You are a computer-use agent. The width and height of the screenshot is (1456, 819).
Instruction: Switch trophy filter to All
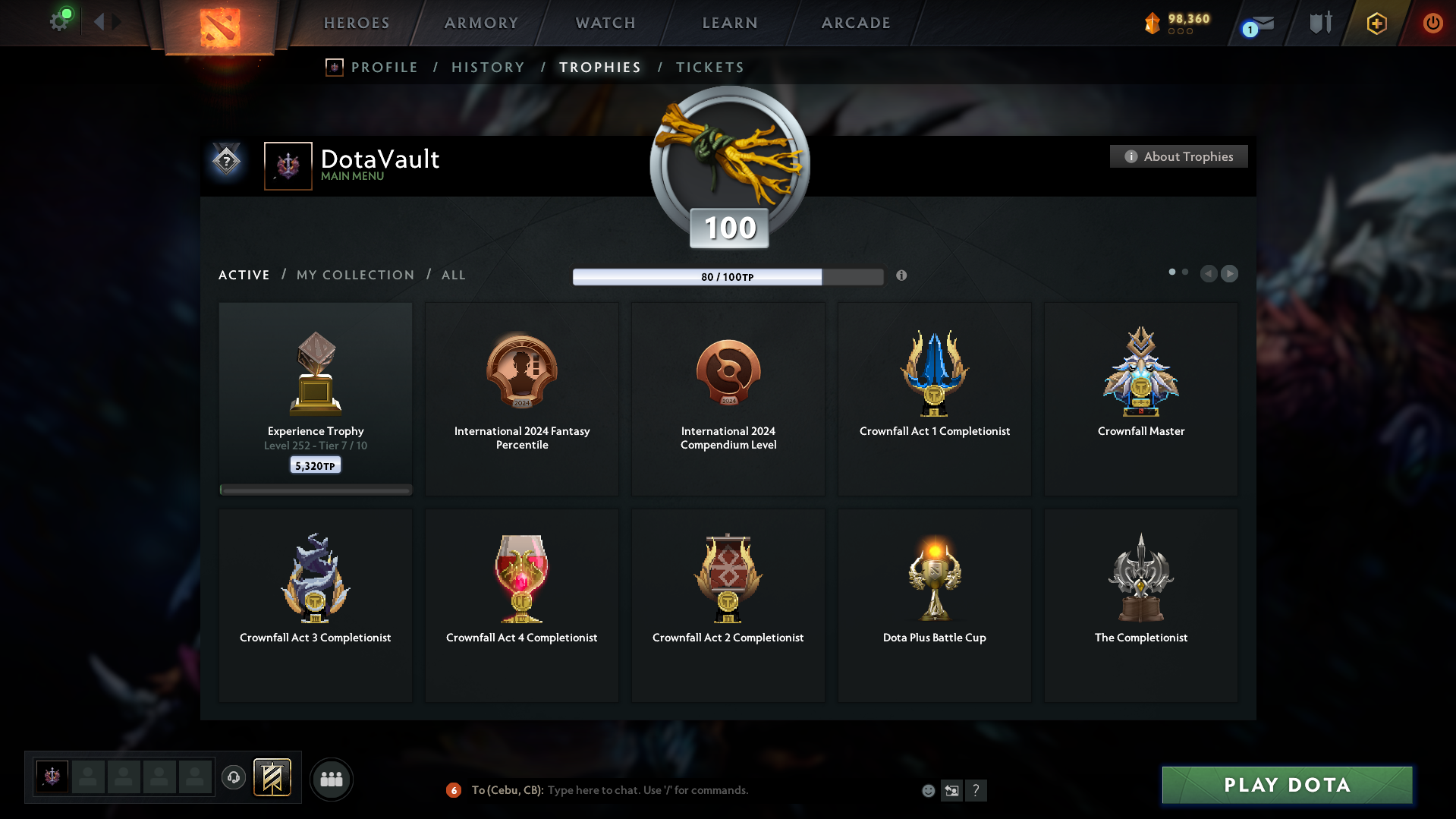454,275
